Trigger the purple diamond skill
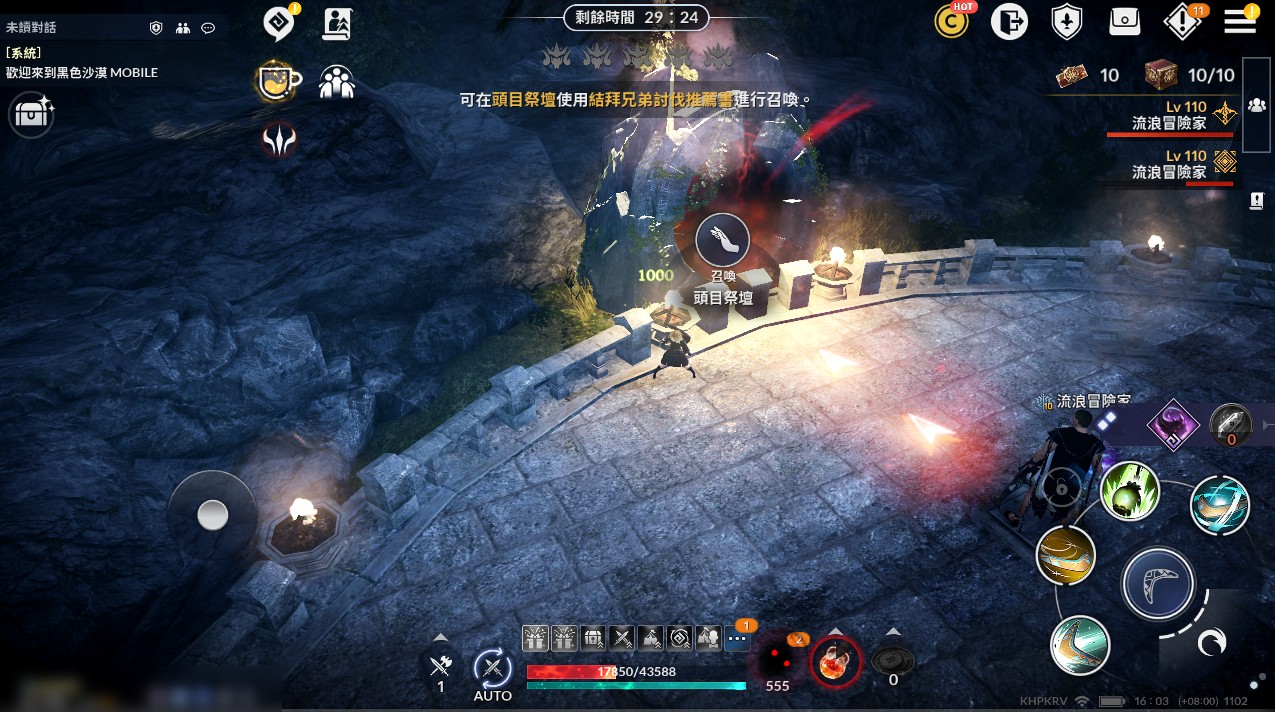1275x712 pixels. (x=1172, y=424)
